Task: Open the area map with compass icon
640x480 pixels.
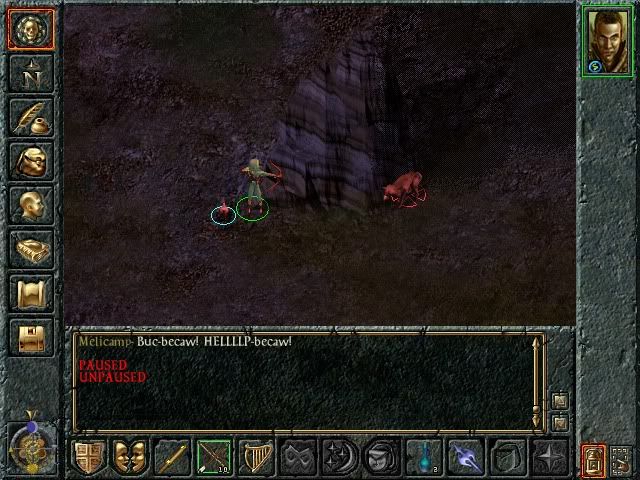Action: click(30, 72)
